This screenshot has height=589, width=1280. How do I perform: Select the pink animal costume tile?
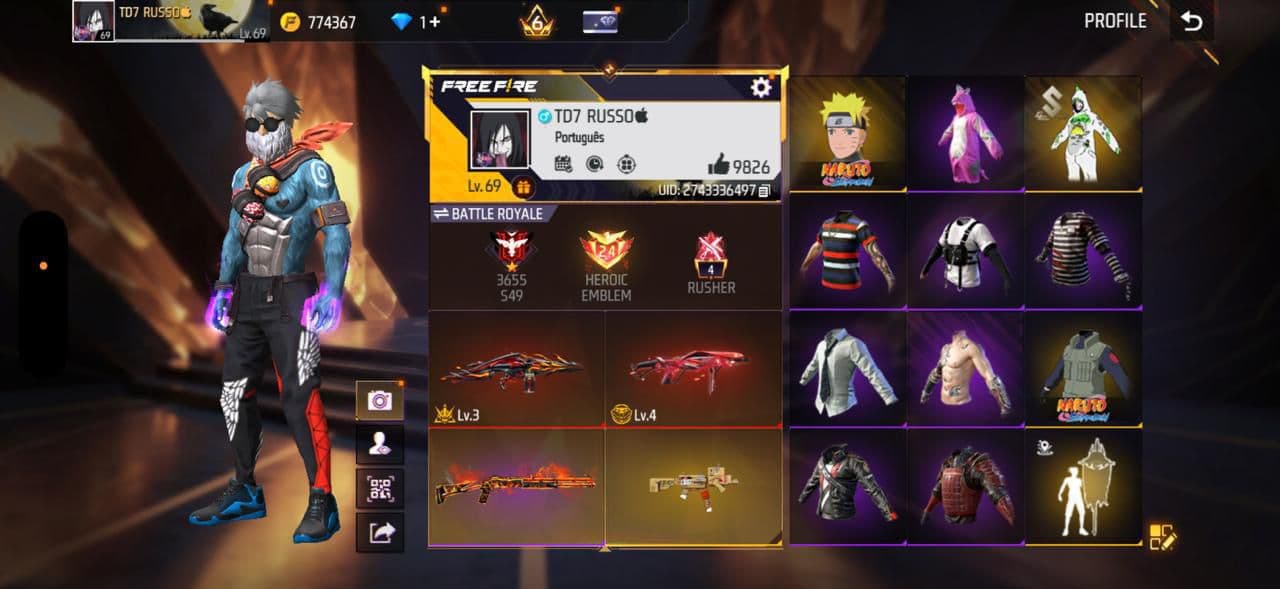click(x=965, y=134)
